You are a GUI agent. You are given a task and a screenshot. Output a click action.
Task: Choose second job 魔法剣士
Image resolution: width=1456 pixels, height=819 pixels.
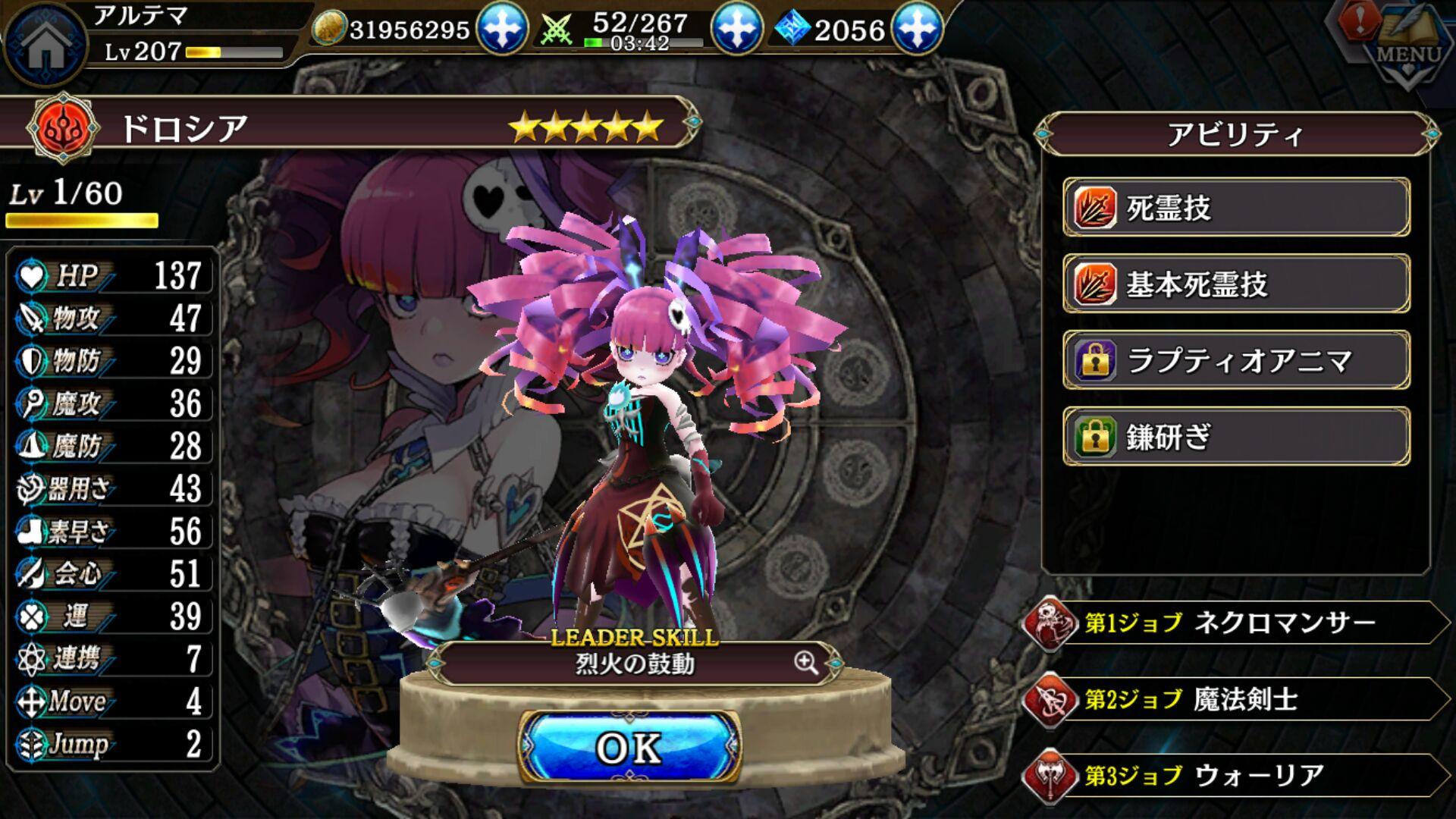(1236, 699)
